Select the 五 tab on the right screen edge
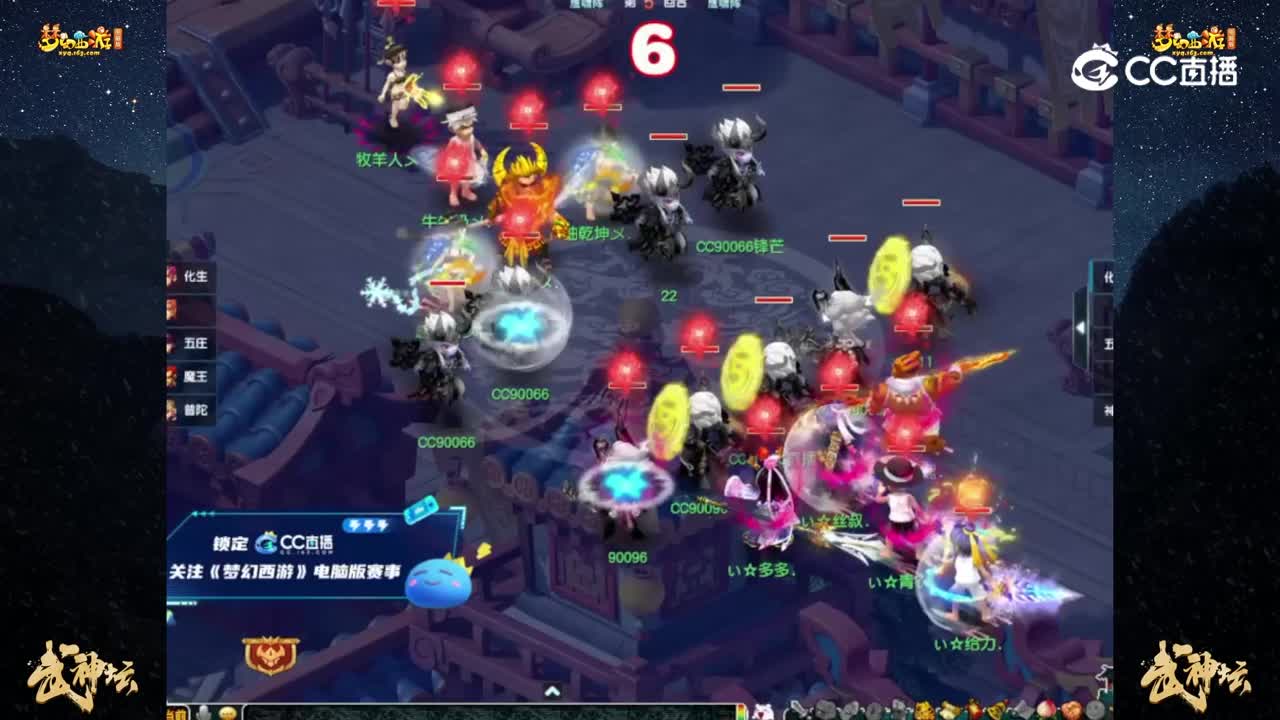 click(x=1111, y=343)
